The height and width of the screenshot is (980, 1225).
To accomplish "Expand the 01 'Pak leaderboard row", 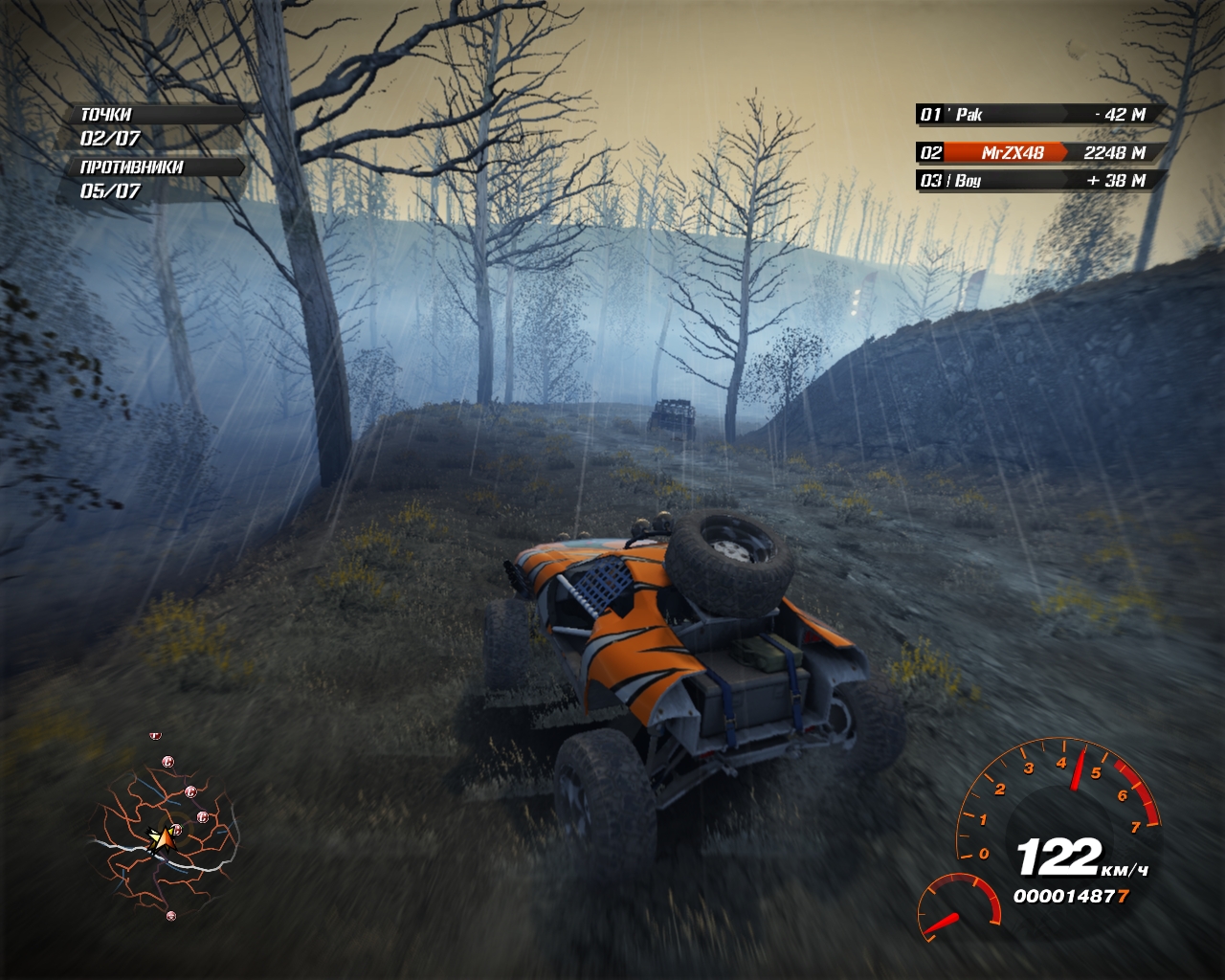I will [1029, 115].
